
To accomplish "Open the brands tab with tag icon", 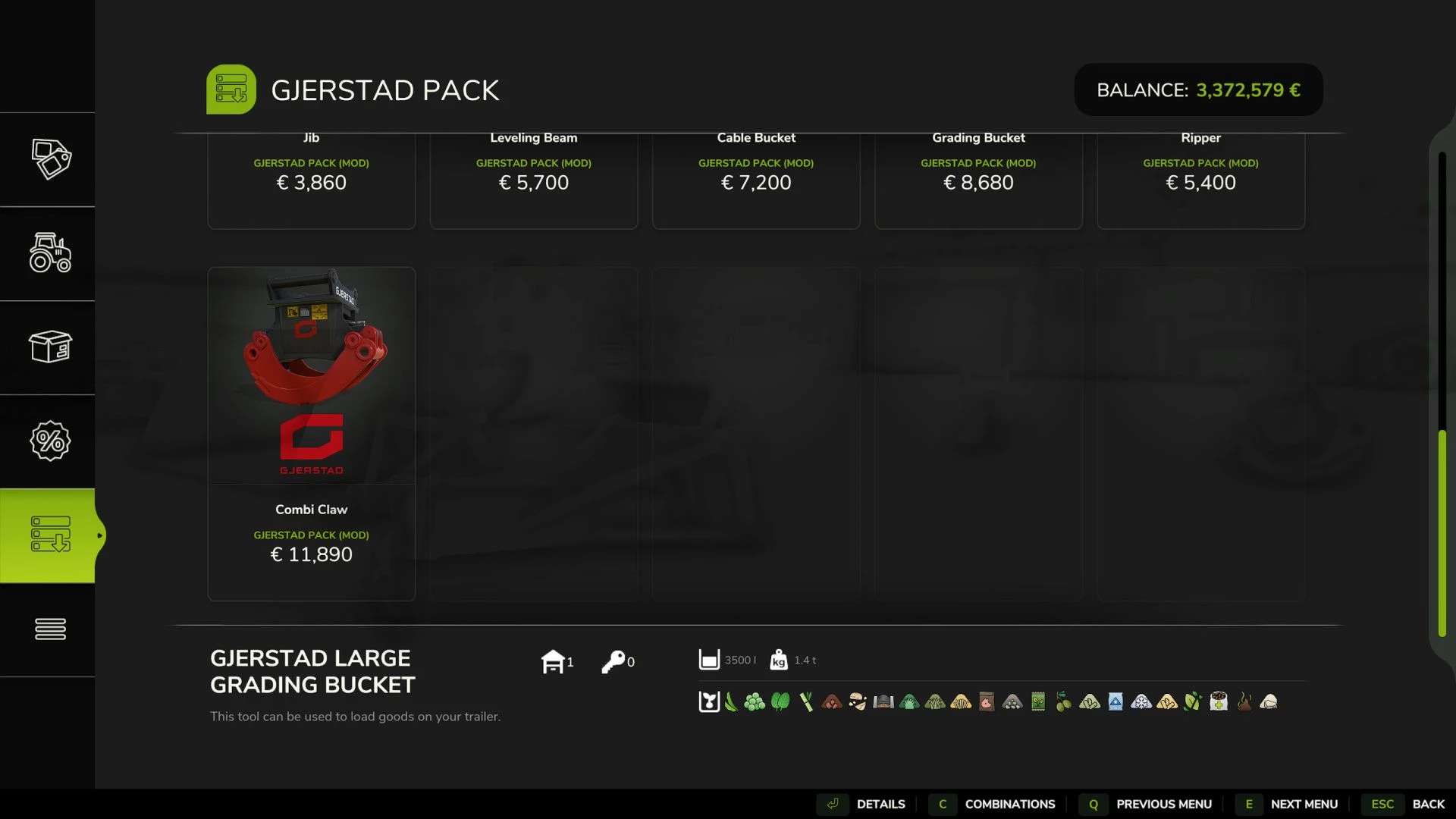I will coord(50,159).
